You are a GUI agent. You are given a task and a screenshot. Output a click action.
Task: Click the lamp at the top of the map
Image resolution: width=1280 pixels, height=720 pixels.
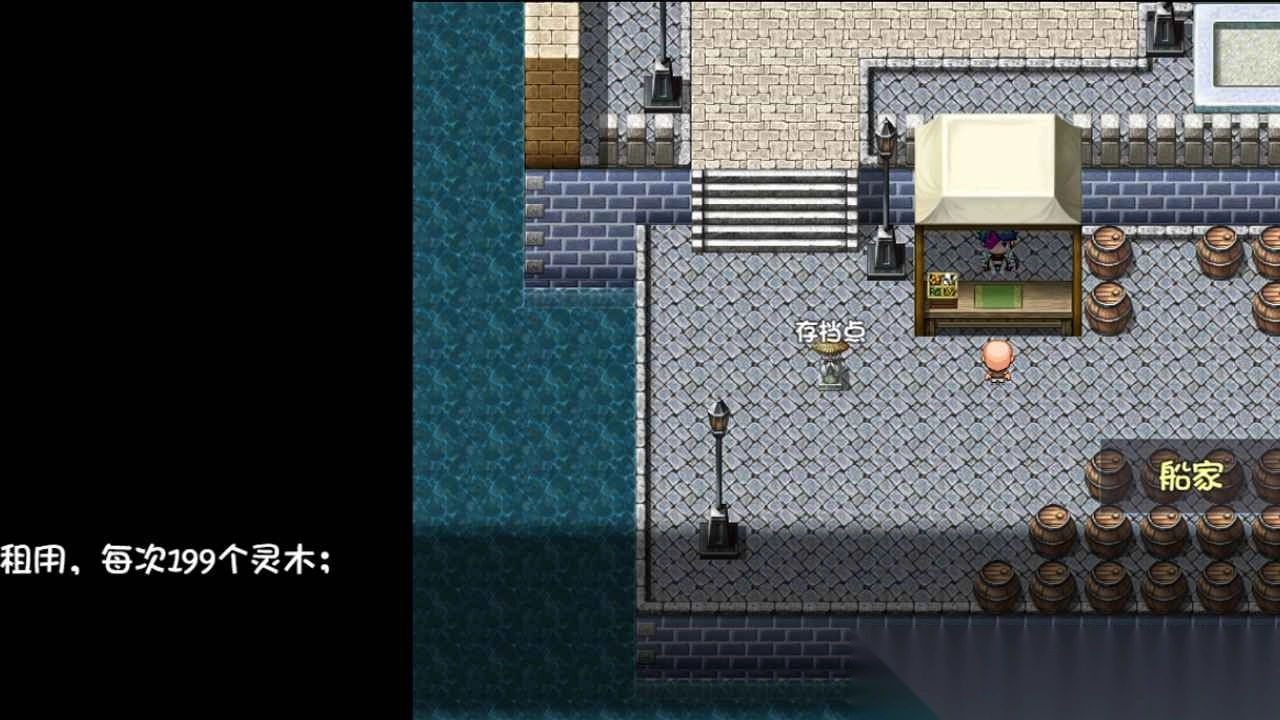[659, 60]
